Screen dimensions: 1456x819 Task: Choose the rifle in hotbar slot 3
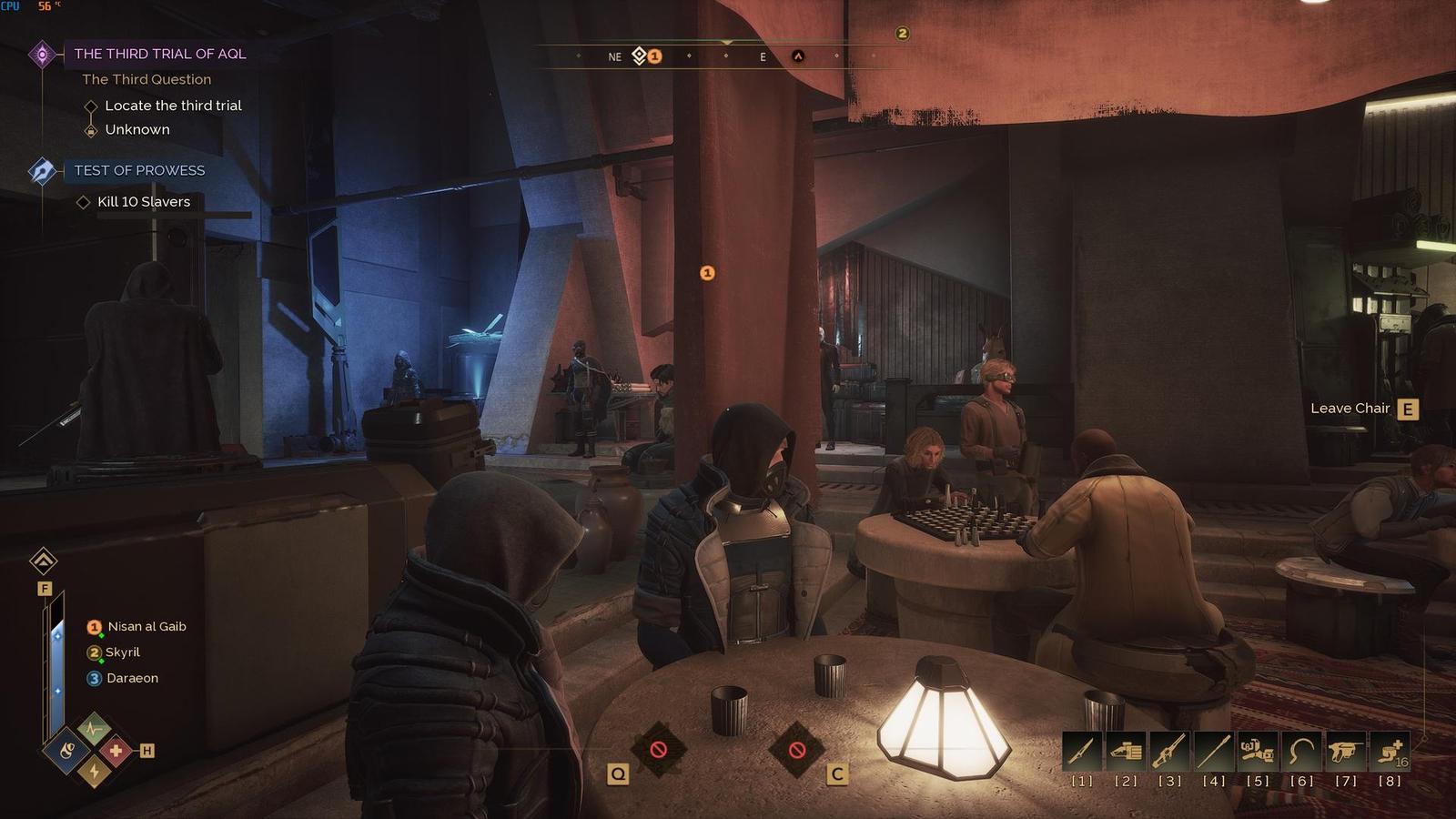pos(1169,752)
